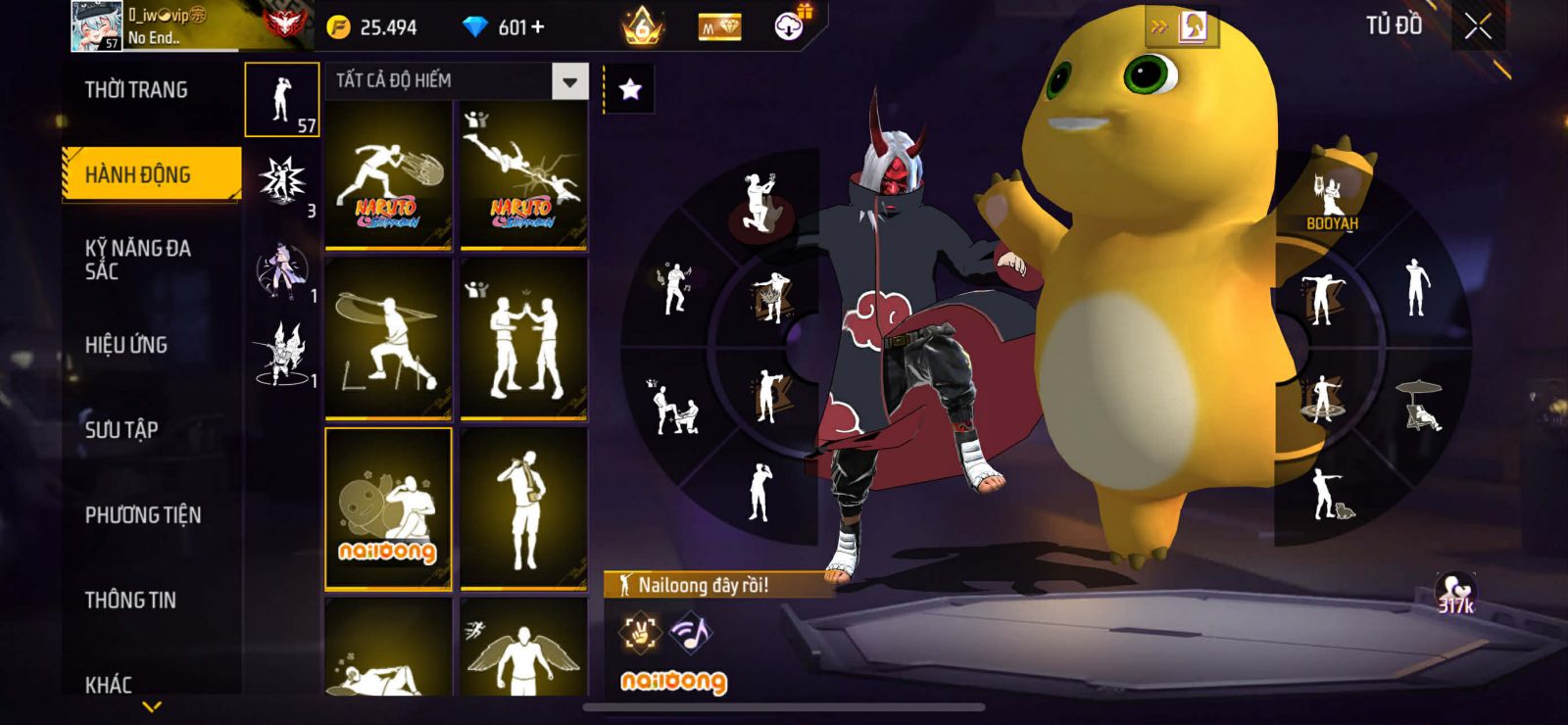Open the Thời Trang category

[136, 90]
